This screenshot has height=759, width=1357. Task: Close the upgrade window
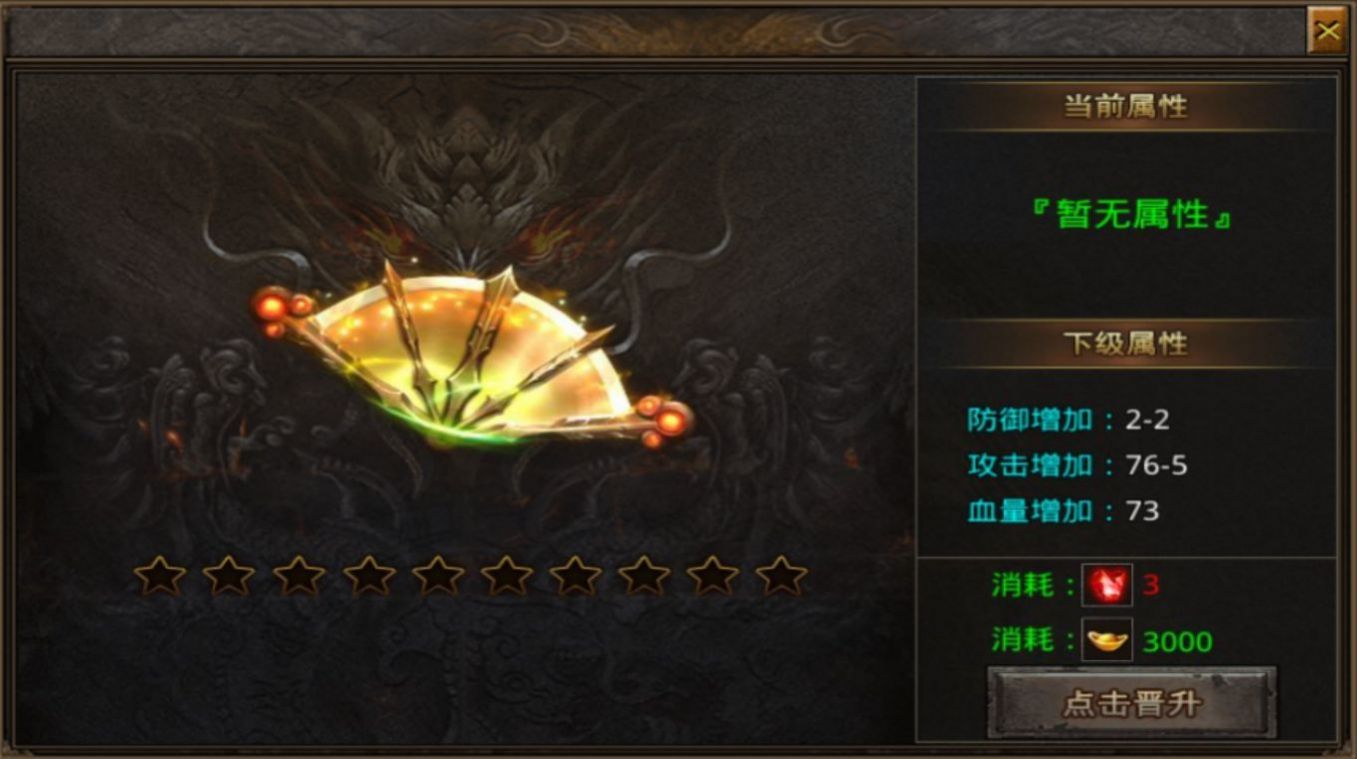pyautogui.click(x=1327, y=31)
